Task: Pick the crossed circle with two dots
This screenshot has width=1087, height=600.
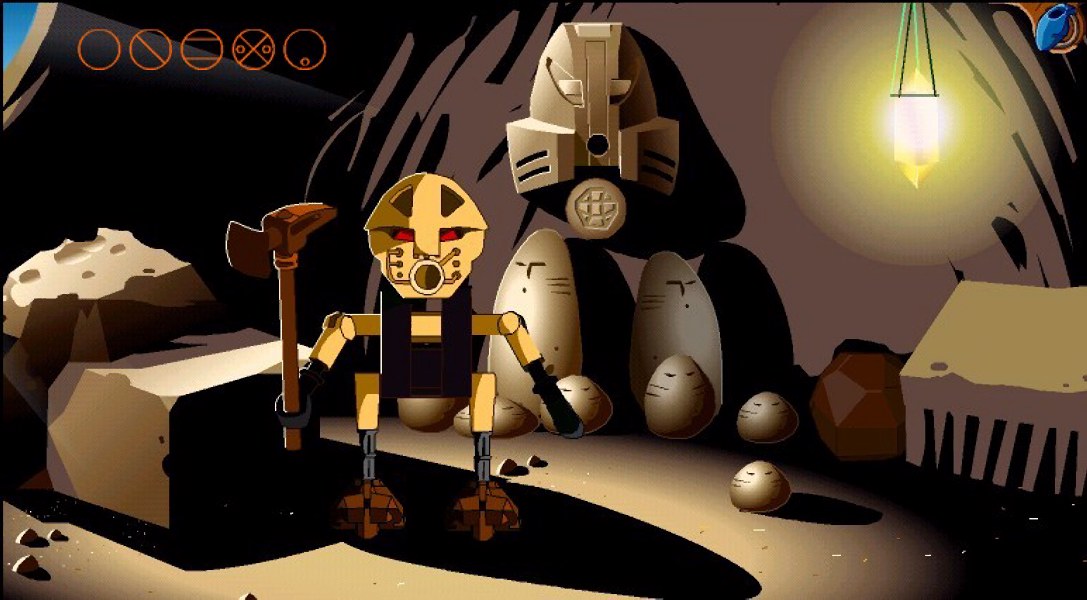Action: pos(253,49)
